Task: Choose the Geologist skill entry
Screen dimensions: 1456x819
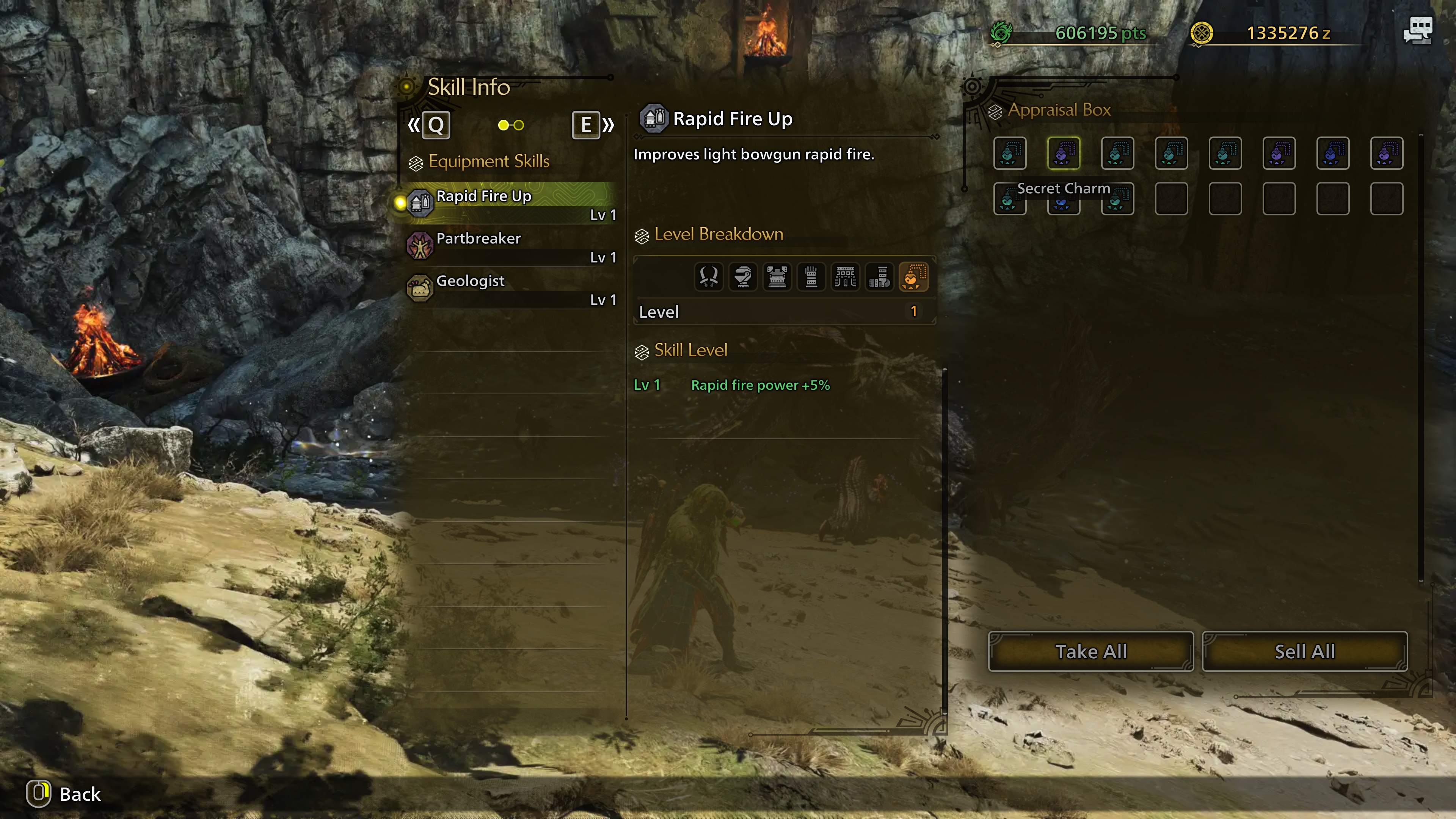Action: (509, 288)
